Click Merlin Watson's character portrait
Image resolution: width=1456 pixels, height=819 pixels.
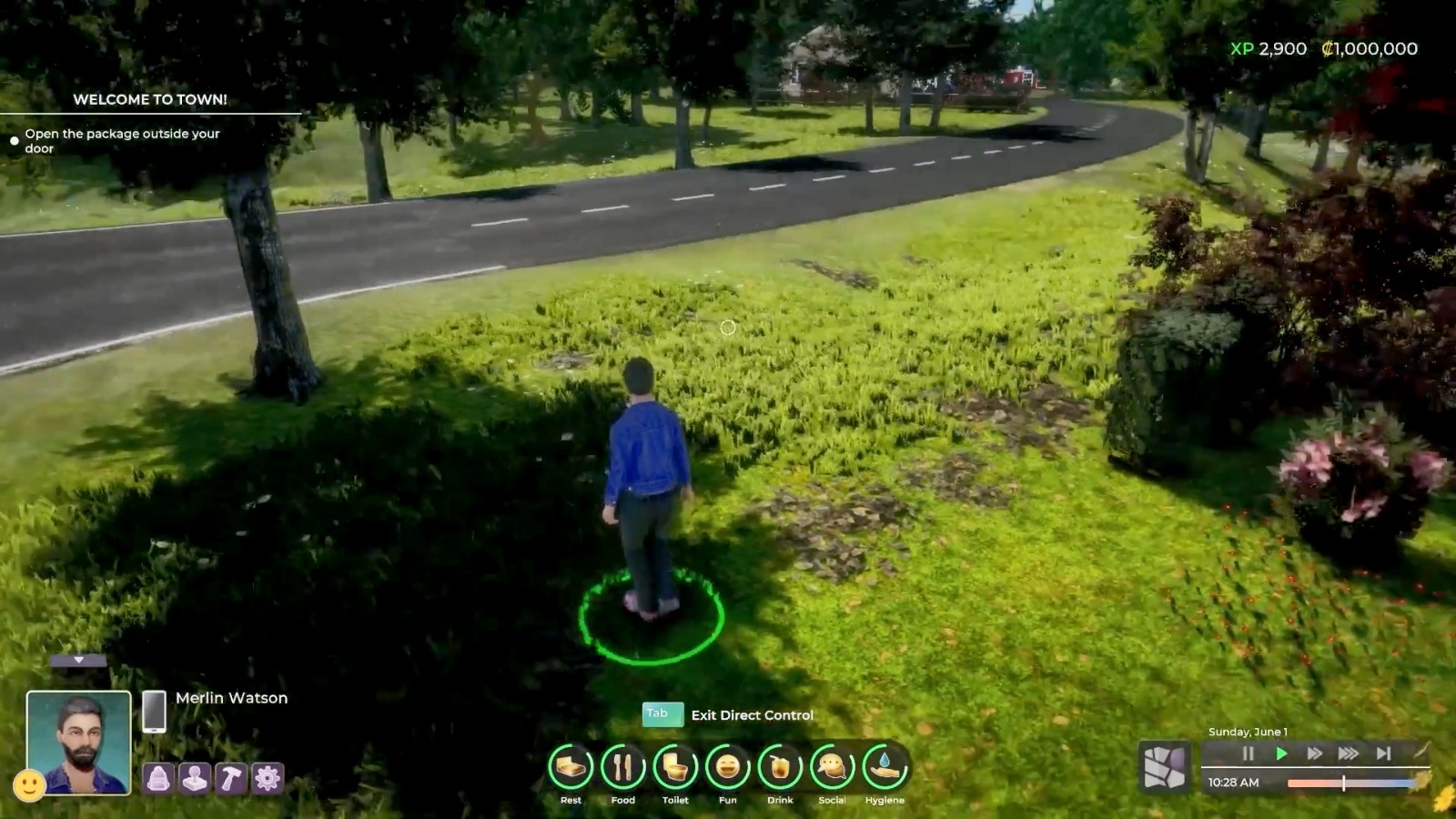[78, 741]
